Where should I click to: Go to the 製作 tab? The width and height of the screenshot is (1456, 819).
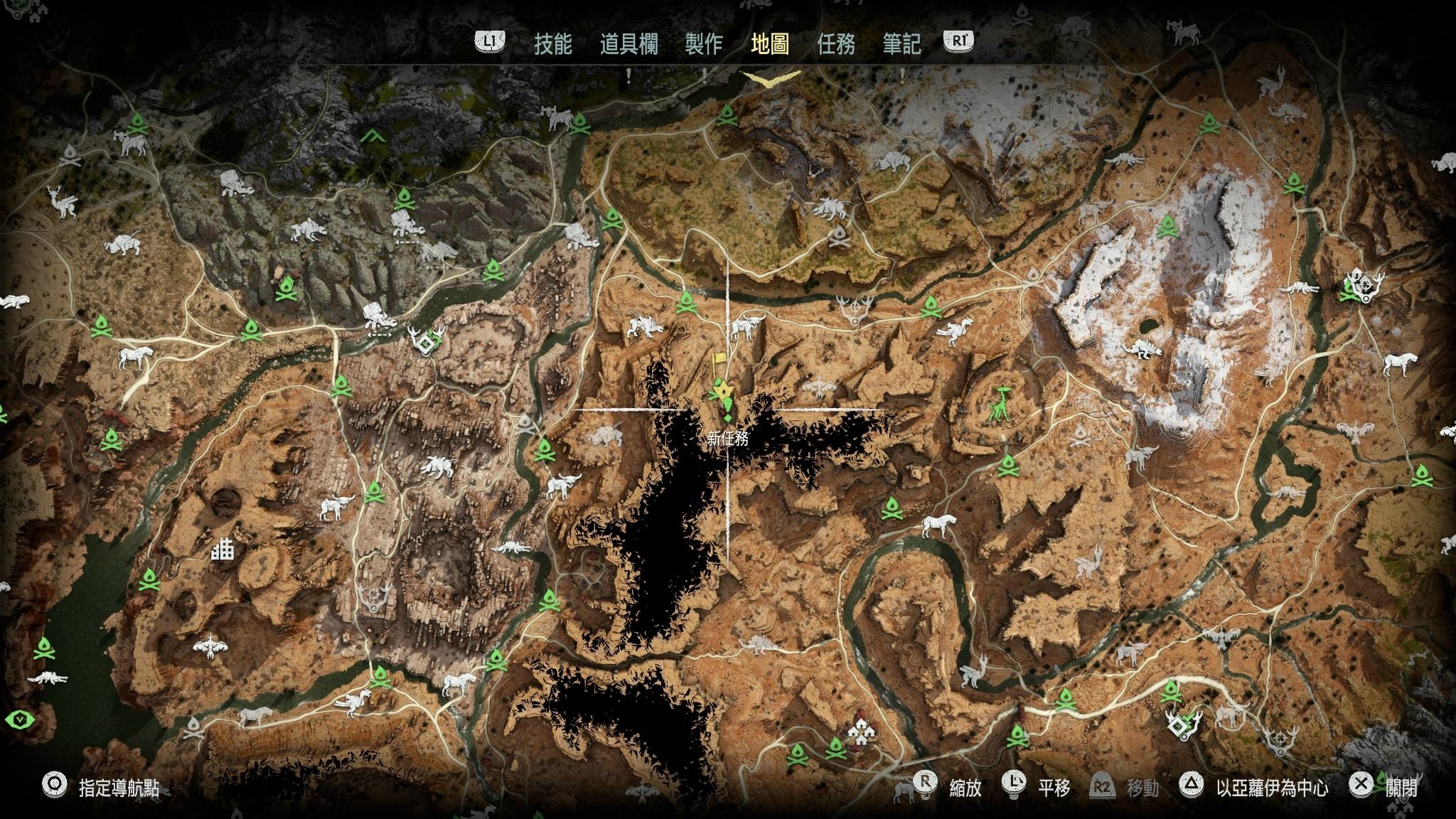coord(704,44)
